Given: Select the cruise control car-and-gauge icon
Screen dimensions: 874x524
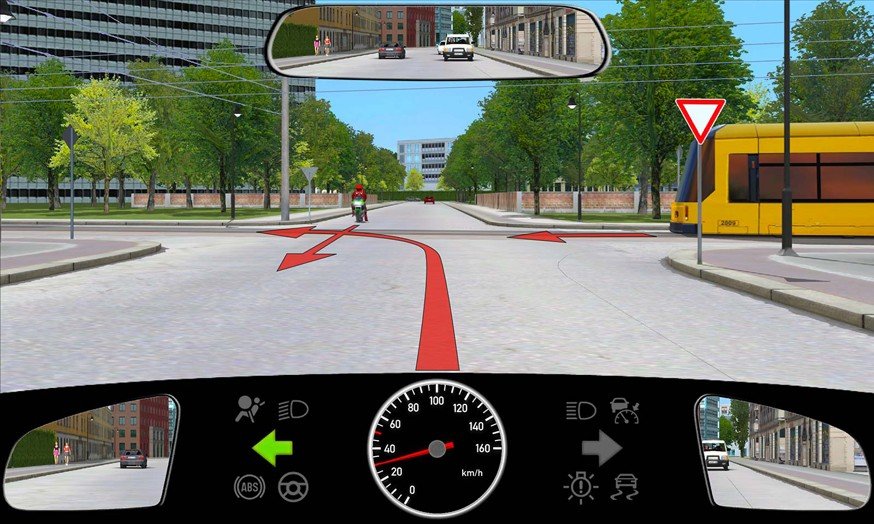Looking at the screenshot, I should [625, 409].
